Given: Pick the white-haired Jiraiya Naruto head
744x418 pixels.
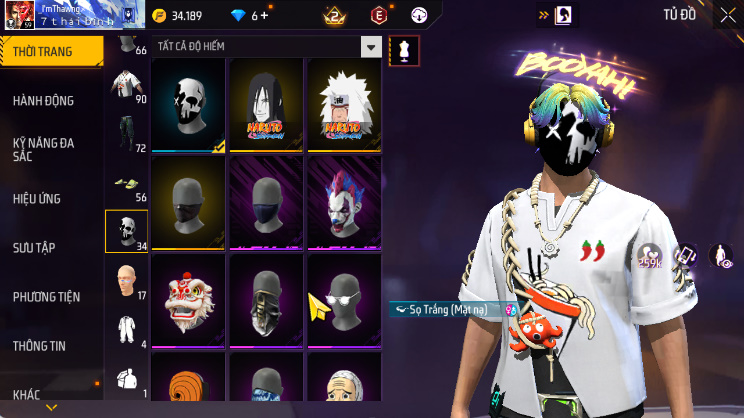Looking at the screenshot, I should click(344, 104).
